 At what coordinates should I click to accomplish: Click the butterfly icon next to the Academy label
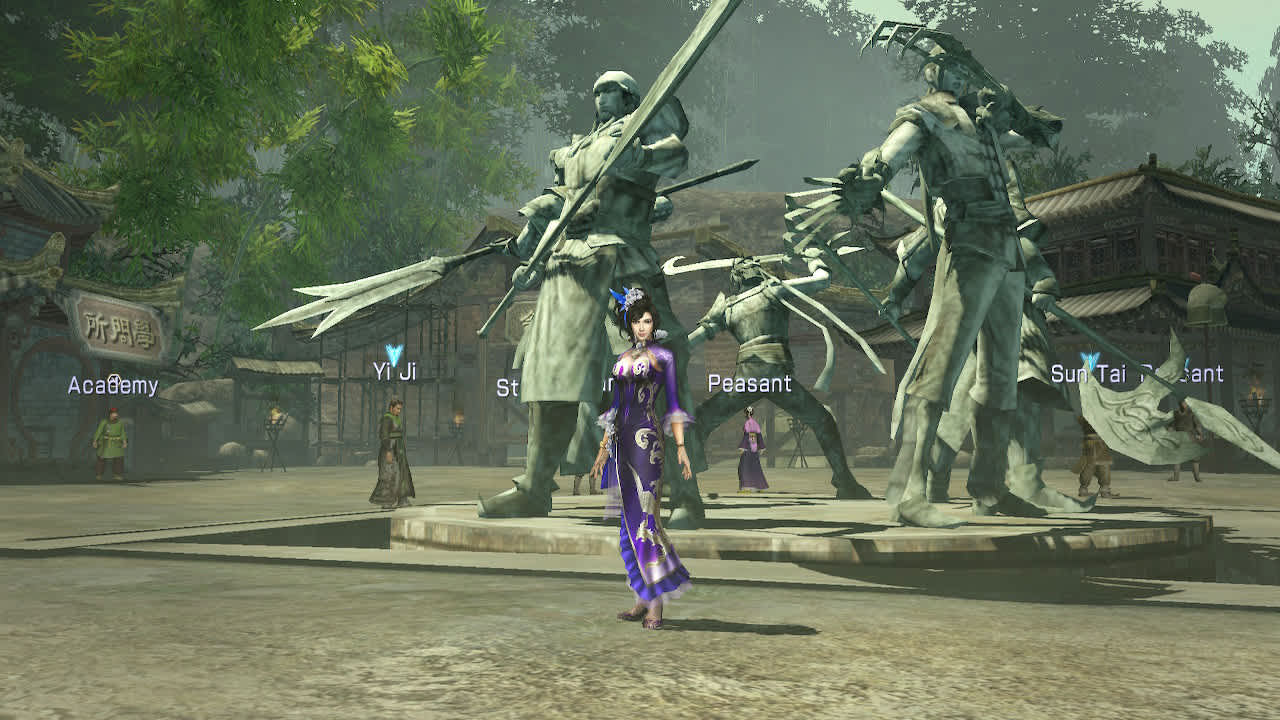tap(116, 378)
